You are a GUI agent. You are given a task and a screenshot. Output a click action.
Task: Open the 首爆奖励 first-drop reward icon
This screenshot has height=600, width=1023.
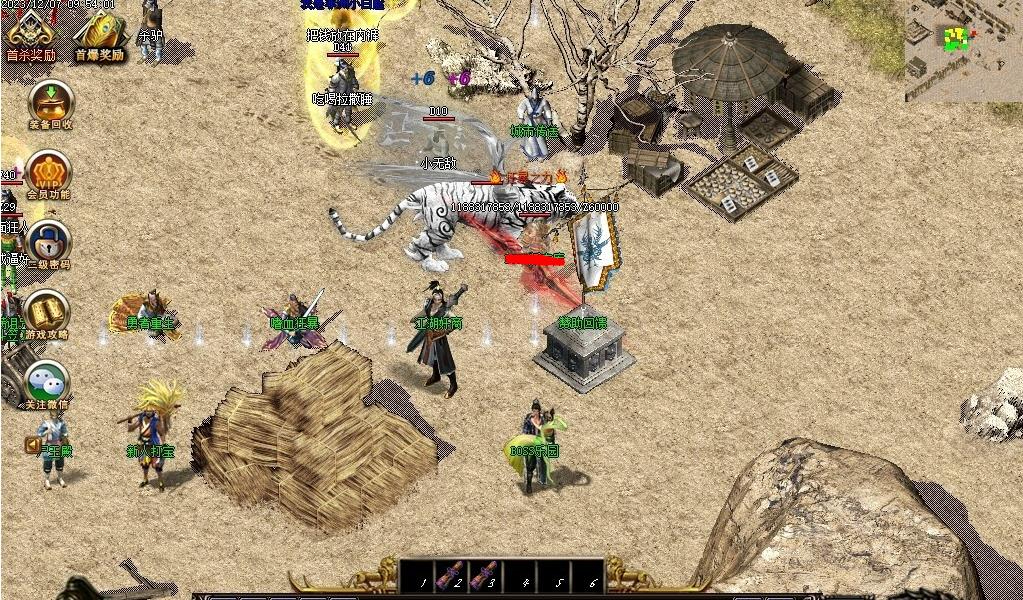(x=99, y=34)
